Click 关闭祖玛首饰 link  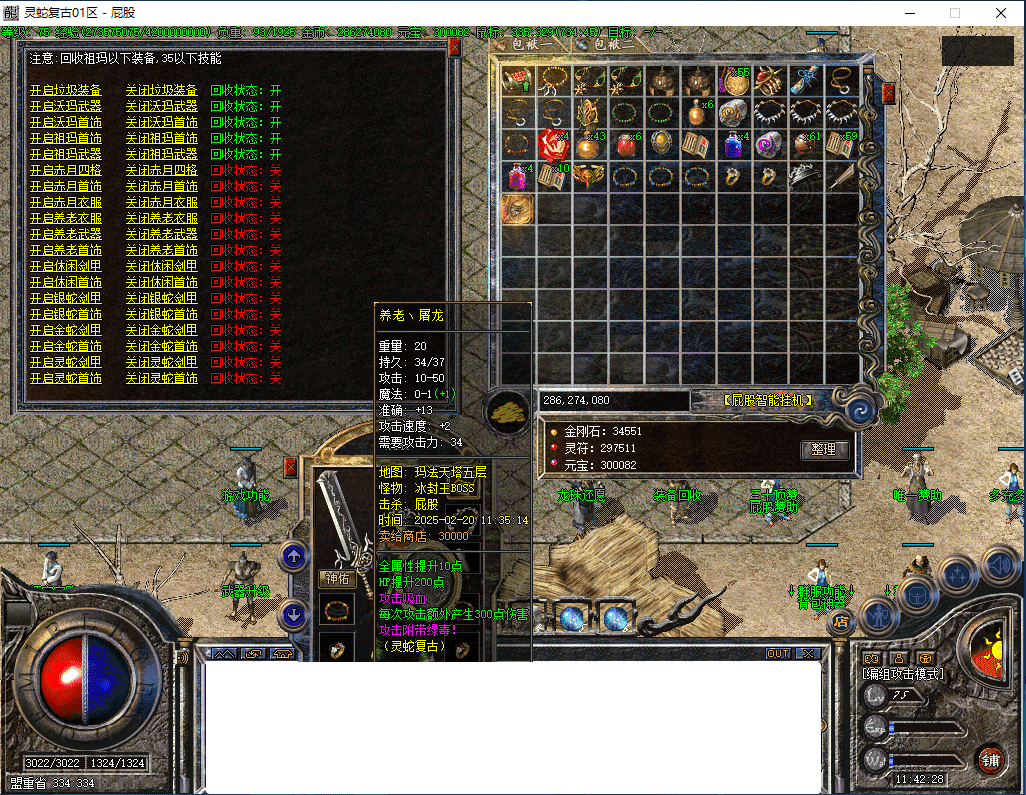point(161,139)
